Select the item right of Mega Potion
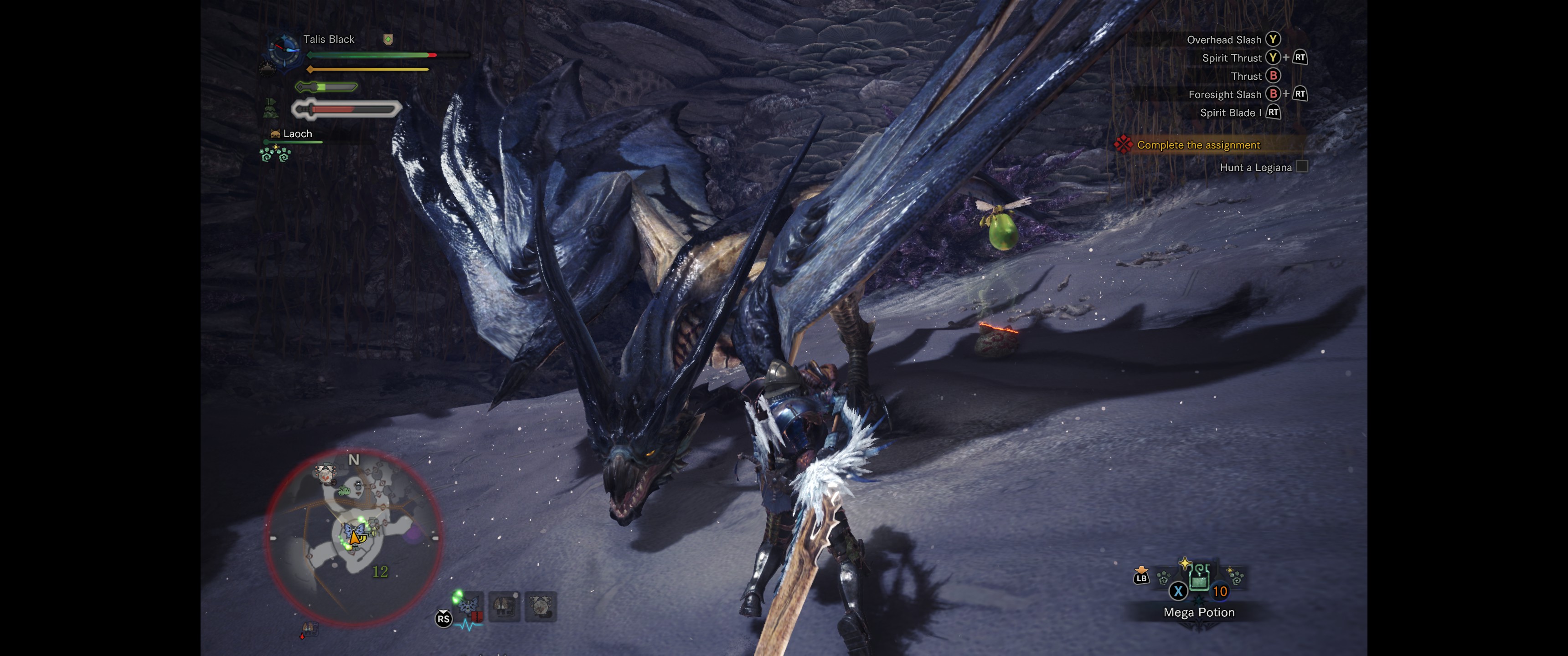This screenshot has width=1568, height=656. coord(1236,576)
